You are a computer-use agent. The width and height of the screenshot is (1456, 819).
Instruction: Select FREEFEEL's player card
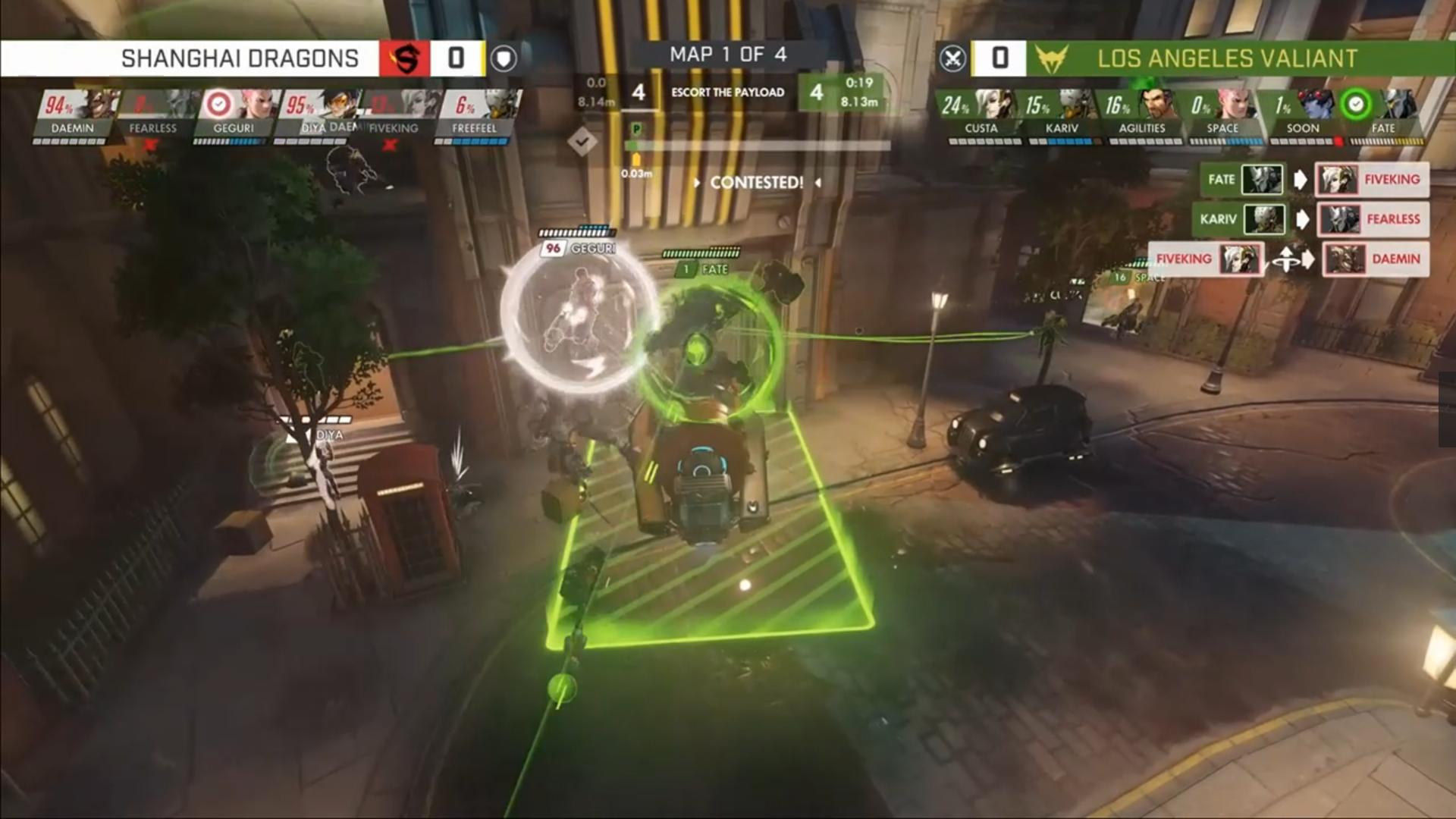[x=475, y=114]
